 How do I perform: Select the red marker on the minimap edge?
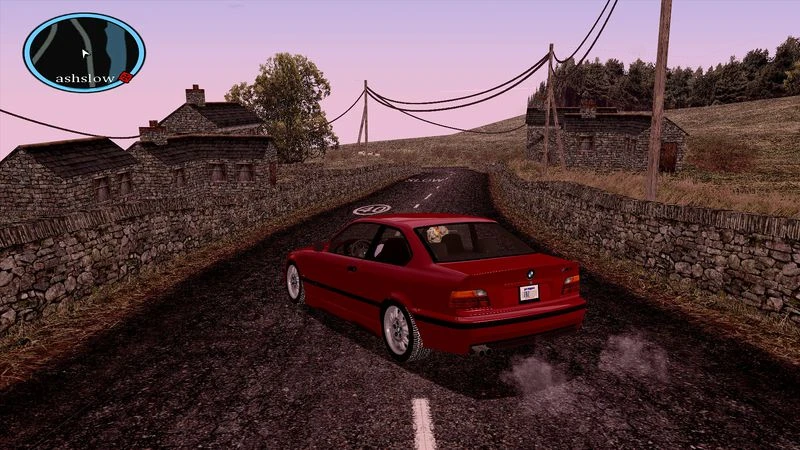click(x=126, y=77)
